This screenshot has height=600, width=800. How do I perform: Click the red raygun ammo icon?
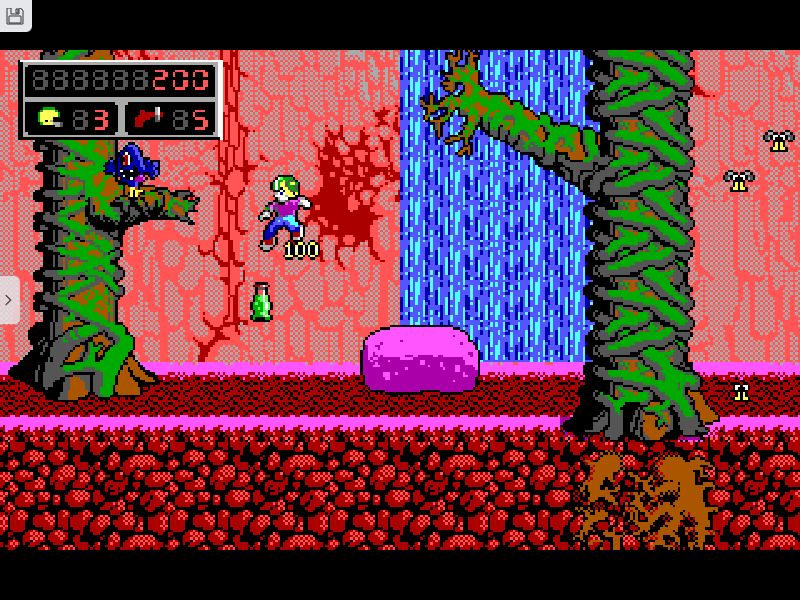[147, 119]
